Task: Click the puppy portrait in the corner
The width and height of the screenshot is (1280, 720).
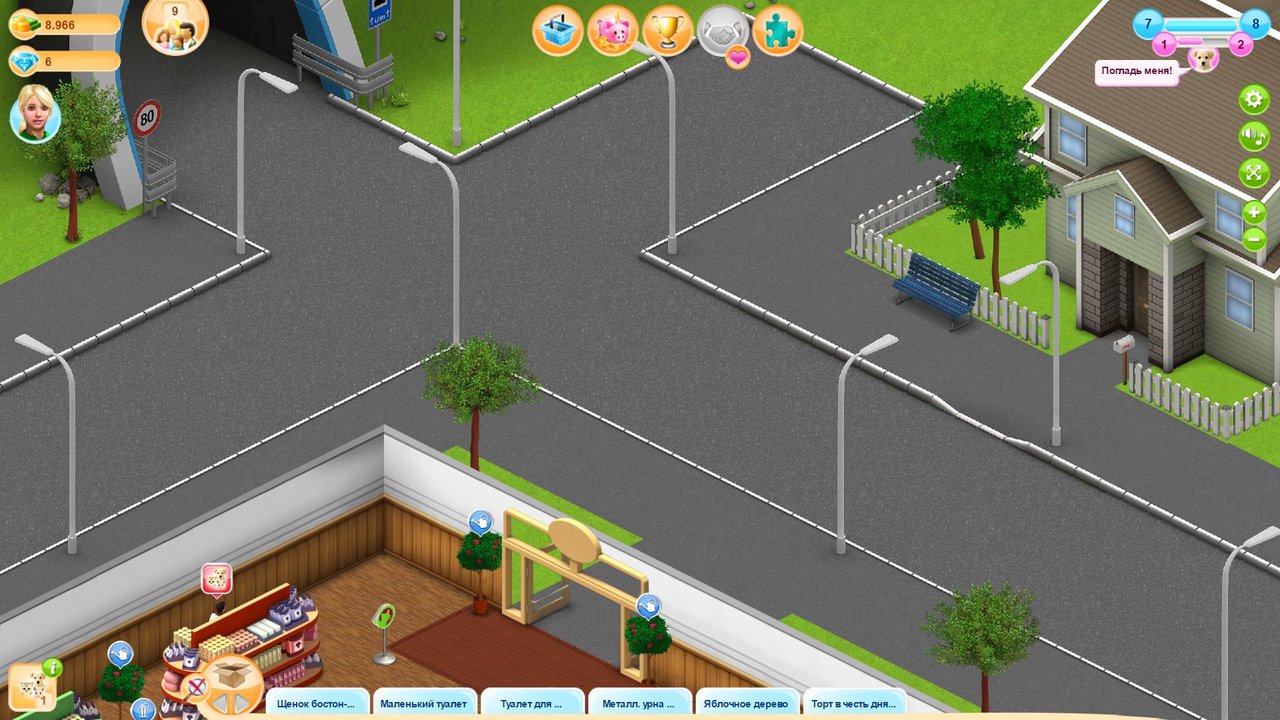Action: [1204, 59]
